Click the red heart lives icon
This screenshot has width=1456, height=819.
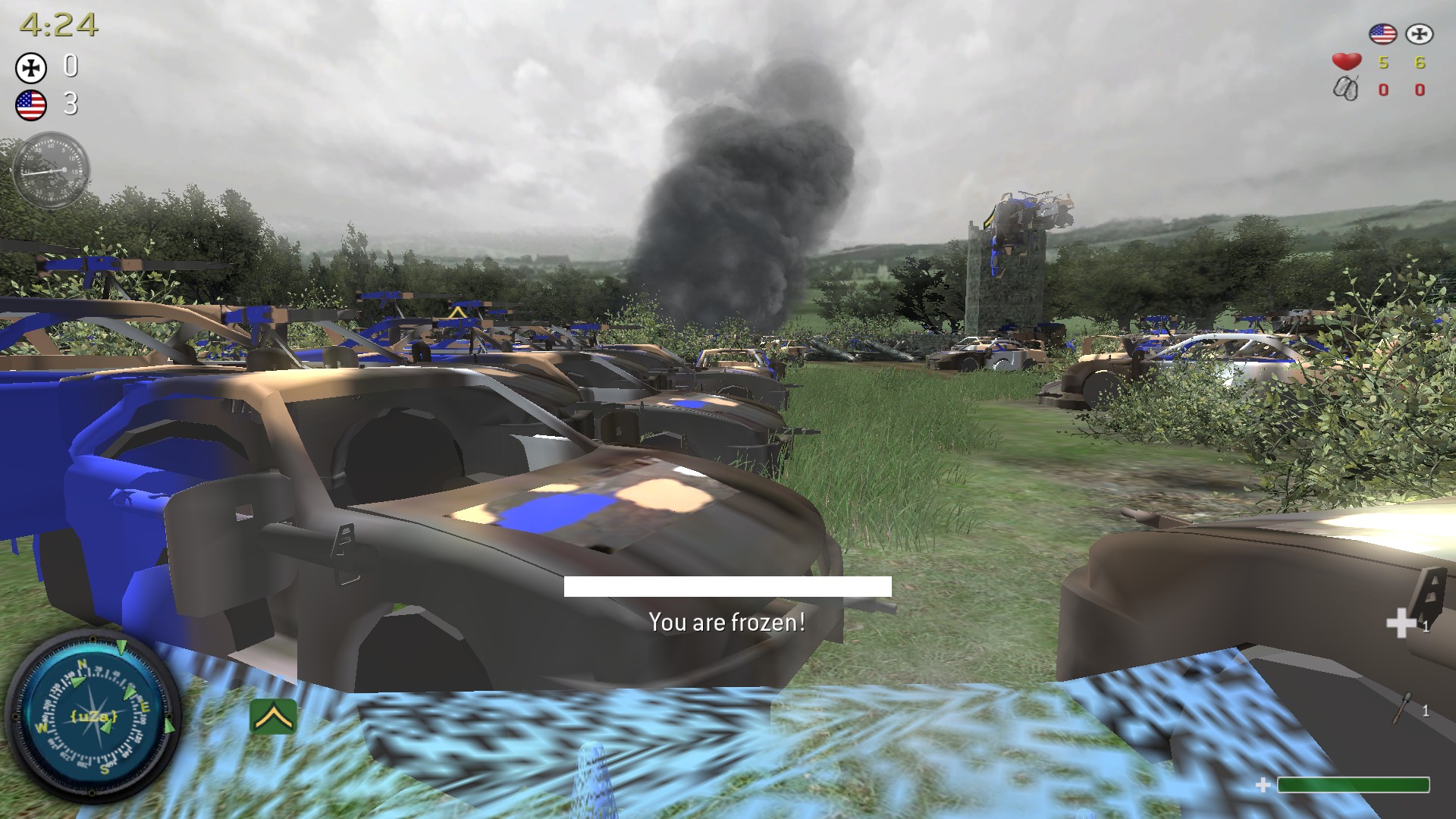click(x=1347, y=61)
